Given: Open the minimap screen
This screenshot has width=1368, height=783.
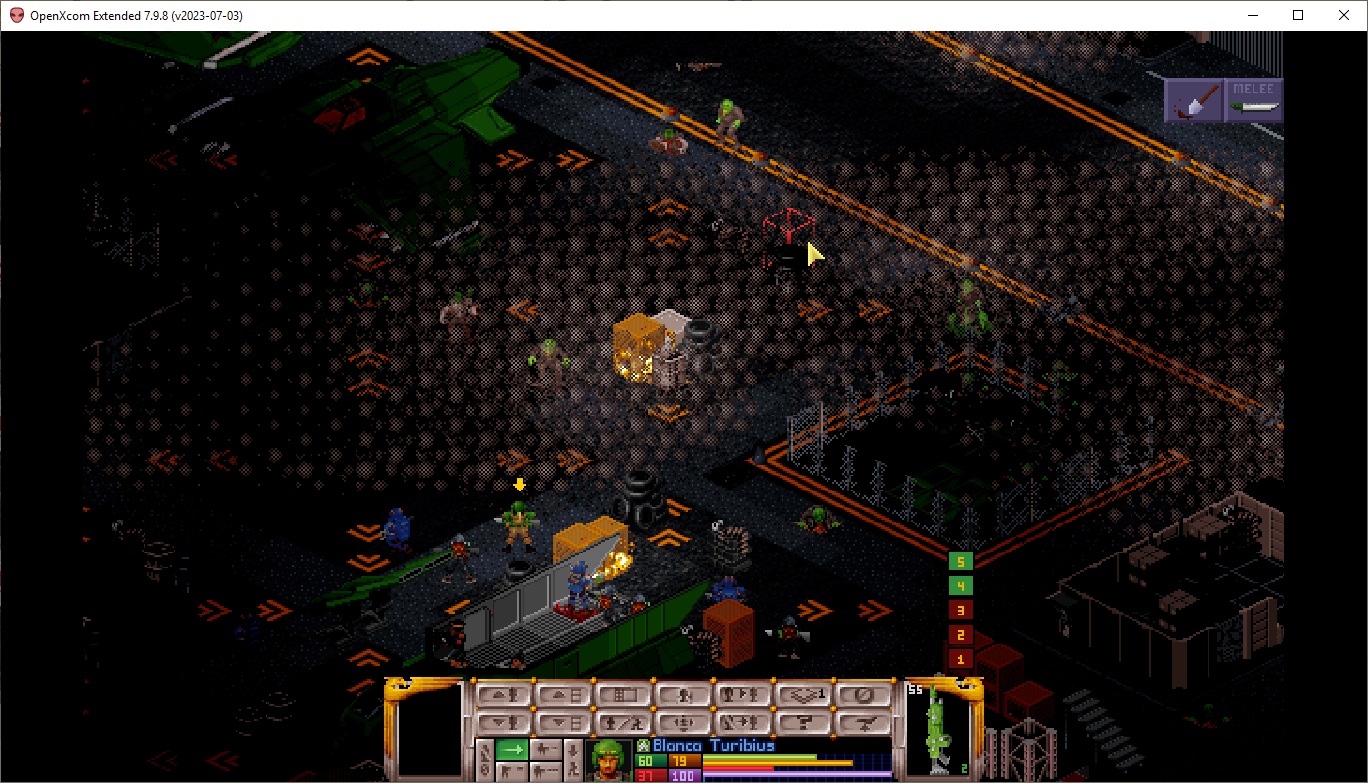Looking at the screenshot, I should click(624, 694).
